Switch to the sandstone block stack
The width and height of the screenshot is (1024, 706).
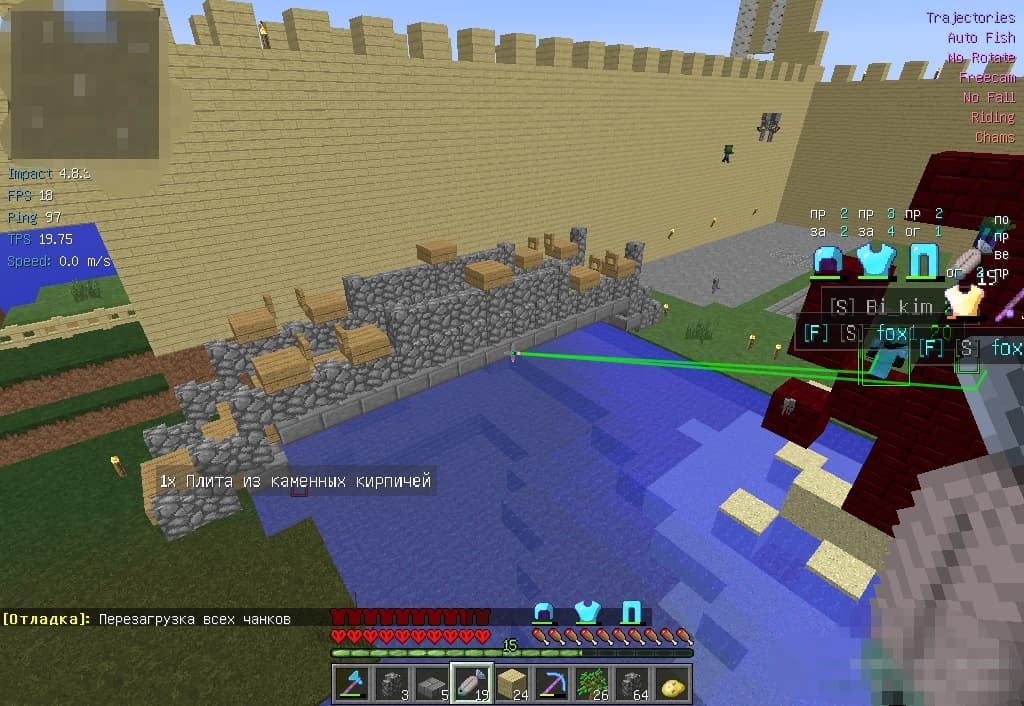pyautogui.click(x=512, y=683)
